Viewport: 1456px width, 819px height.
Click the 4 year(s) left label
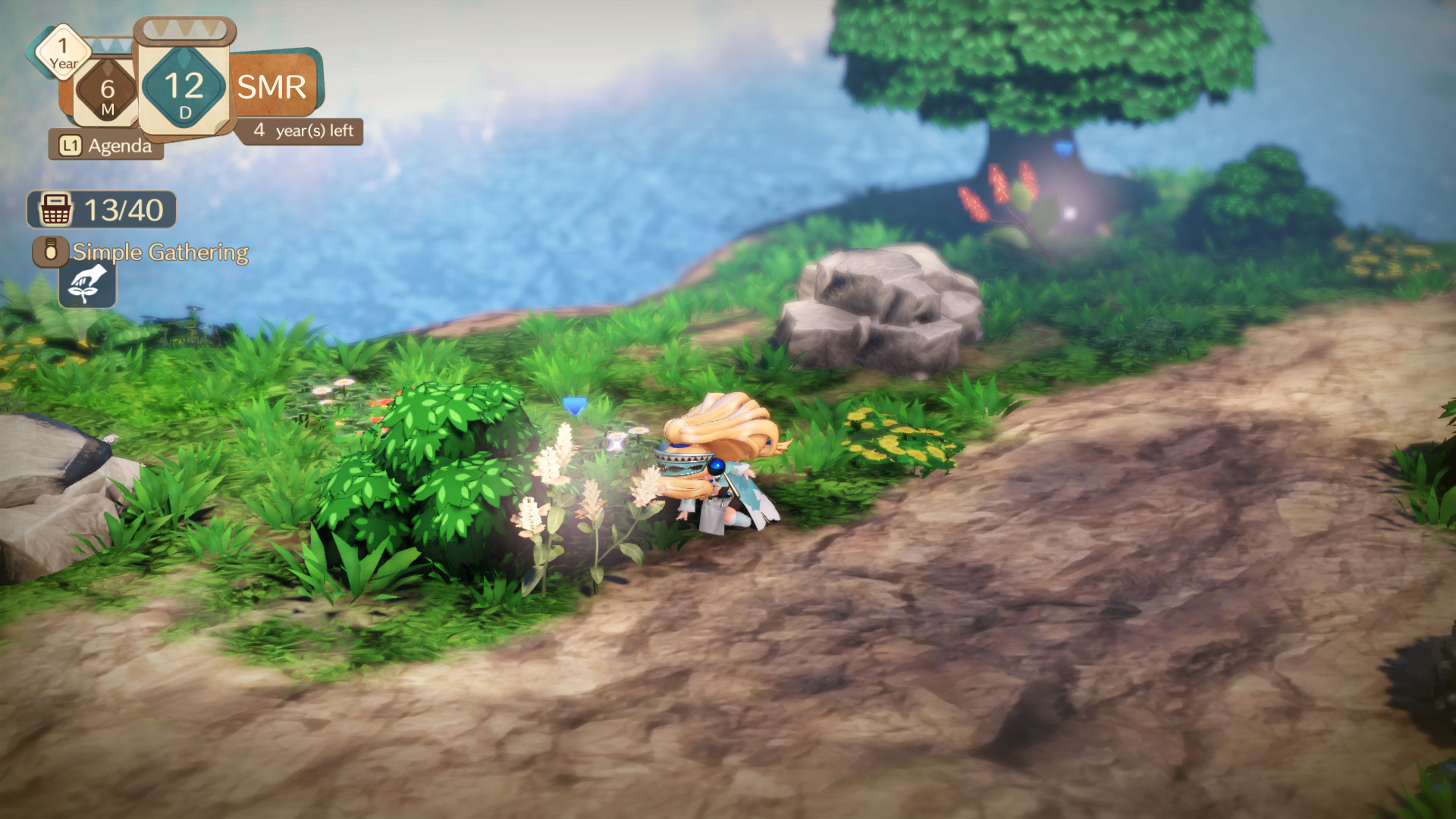(x=303, y=130)
